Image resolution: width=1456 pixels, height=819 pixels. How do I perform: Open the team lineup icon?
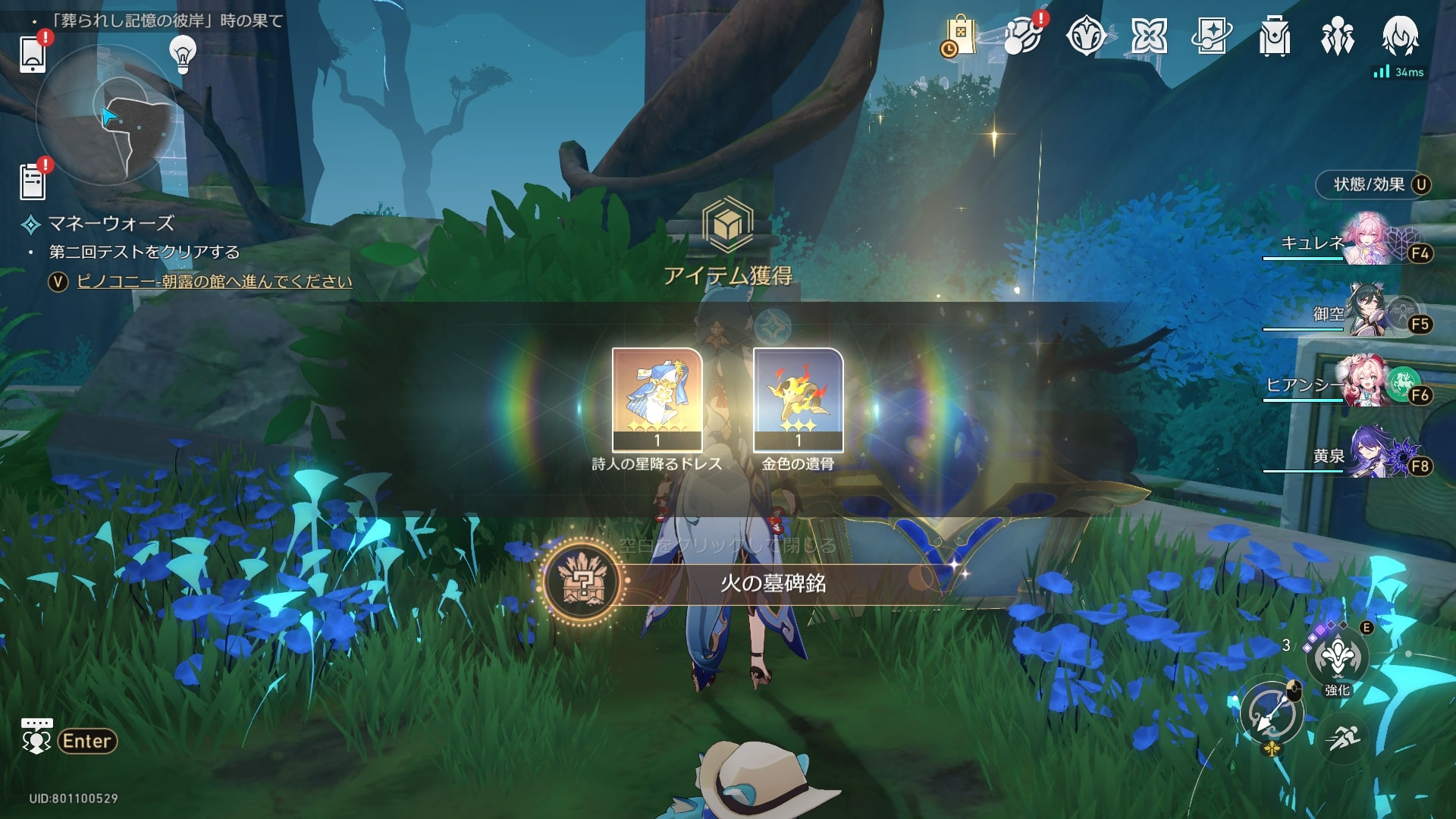(x=1337, y=36)
